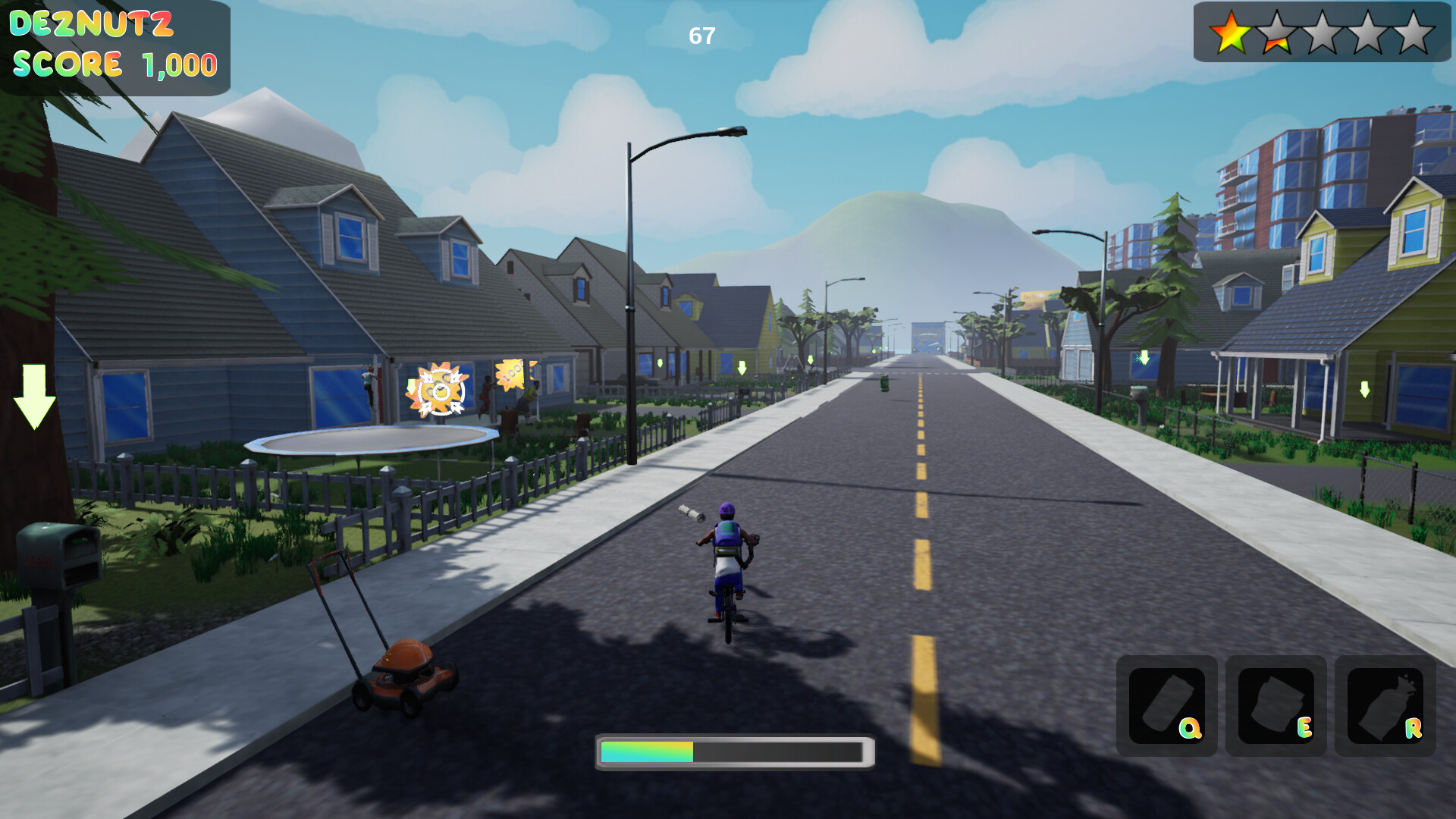Click the half-filled second star
Image resolution: width=1456 pixels, height=819 pixels.
pos(1276,33)
